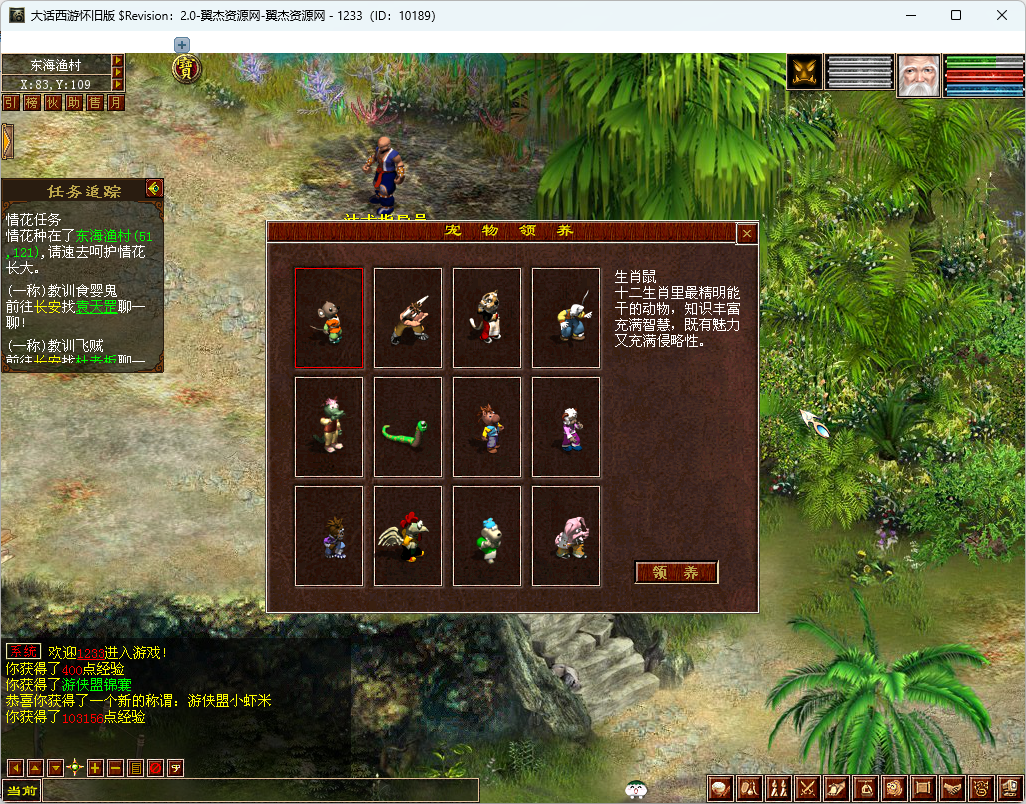Viewport: 1026px width, 804px height.
Task: Maximize the game window
Action: [x=956, y=15]
